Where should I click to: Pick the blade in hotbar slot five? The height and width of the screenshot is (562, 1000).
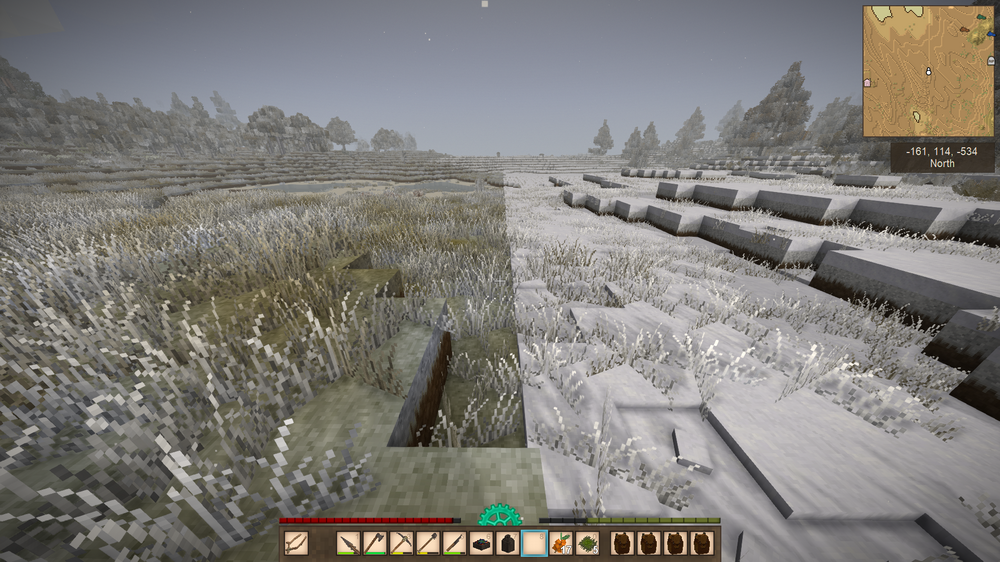[x=454, y=543]
